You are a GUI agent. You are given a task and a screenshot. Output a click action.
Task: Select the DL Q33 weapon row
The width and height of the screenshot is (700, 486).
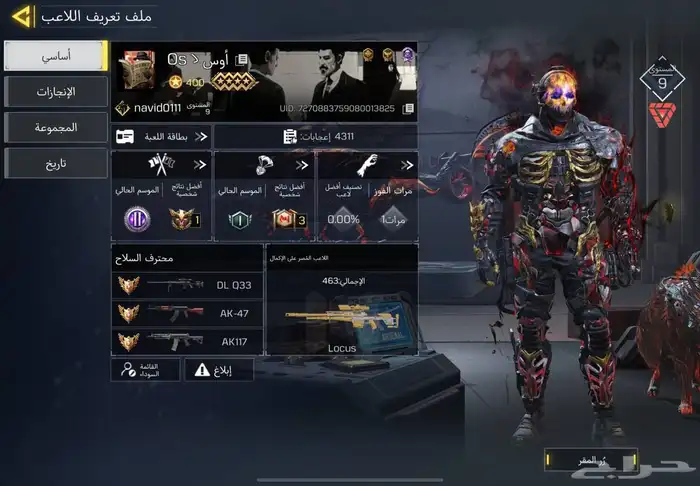pyautogui.click(x=186, y=285)
